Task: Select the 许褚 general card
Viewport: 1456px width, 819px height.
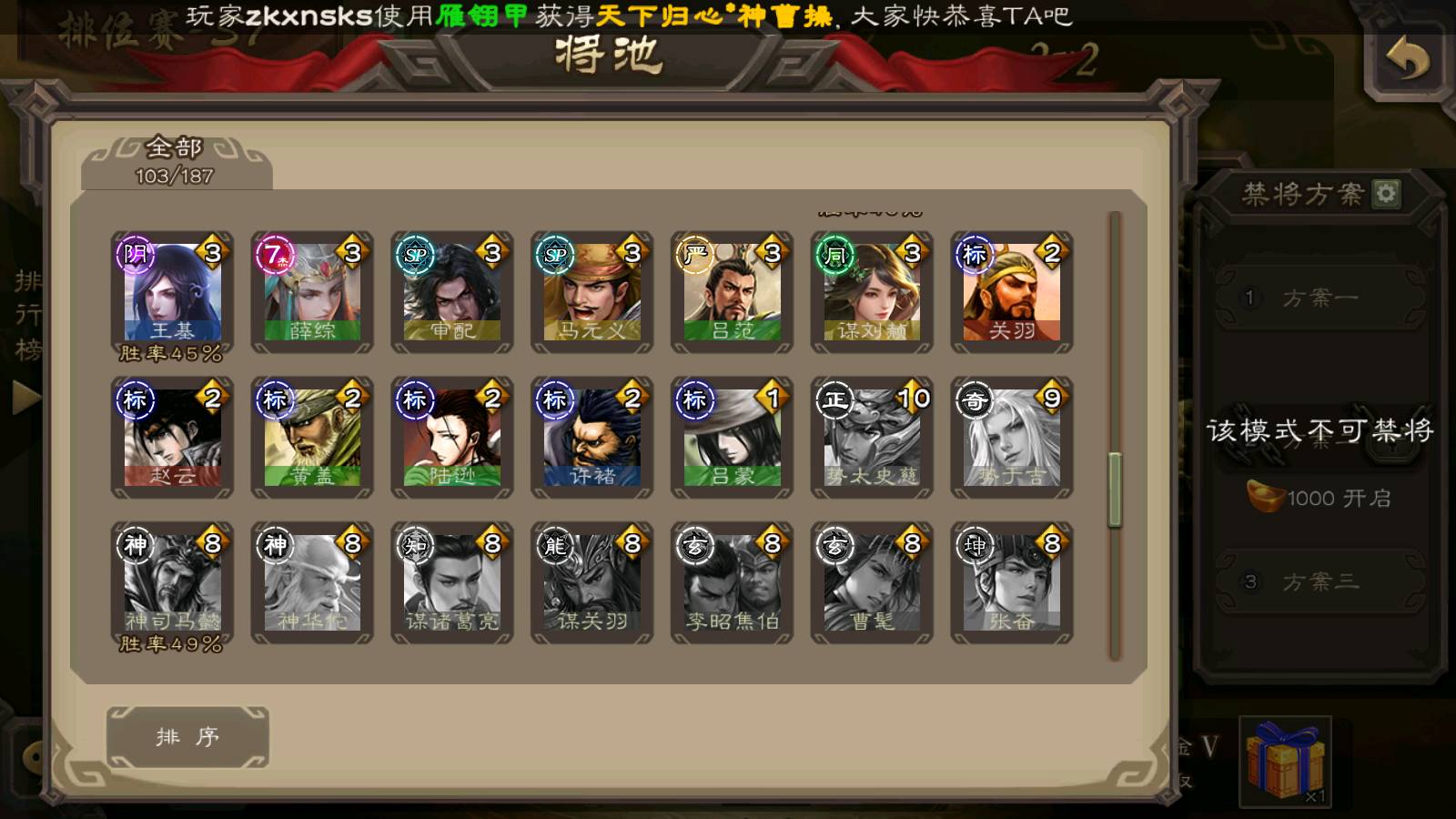Action: tap(592, 439)
